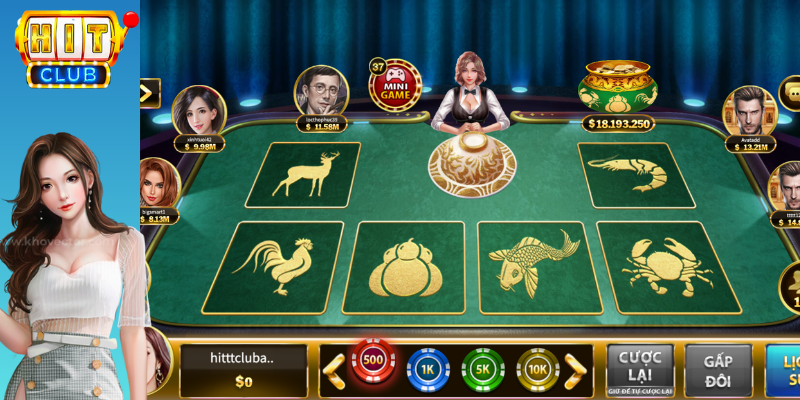800x400 pixels.
Task: Choose the rooster betting tile
Action: pos(275,266)
